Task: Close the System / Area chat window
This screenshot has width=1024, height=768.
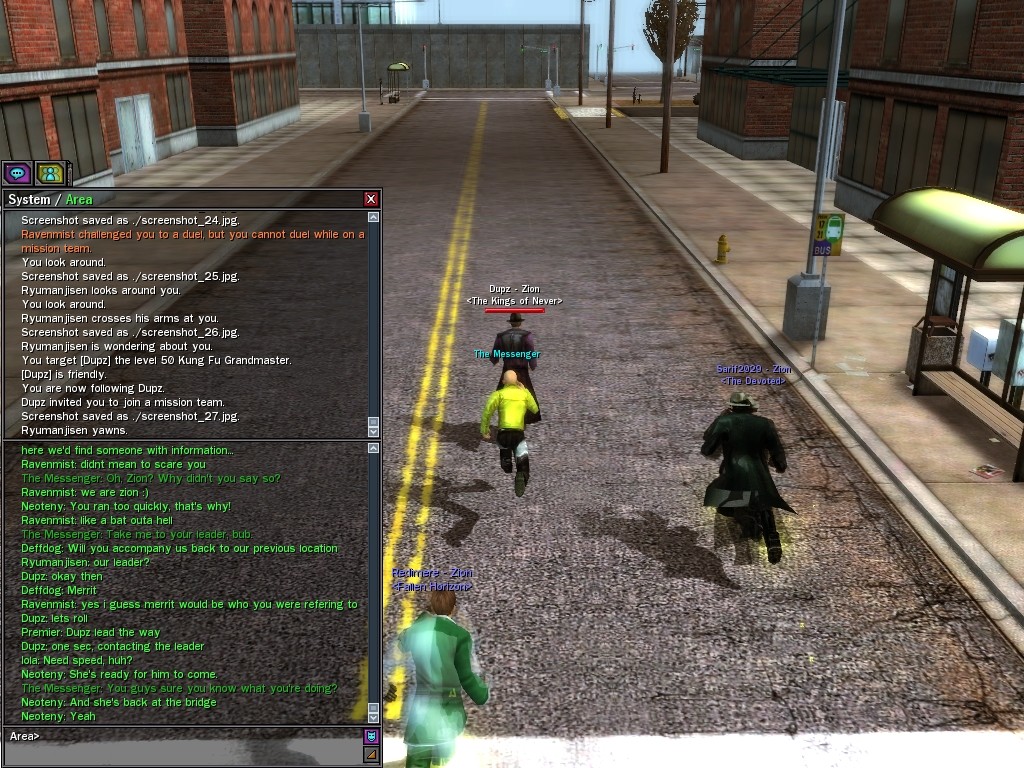Action: point(371,199)
